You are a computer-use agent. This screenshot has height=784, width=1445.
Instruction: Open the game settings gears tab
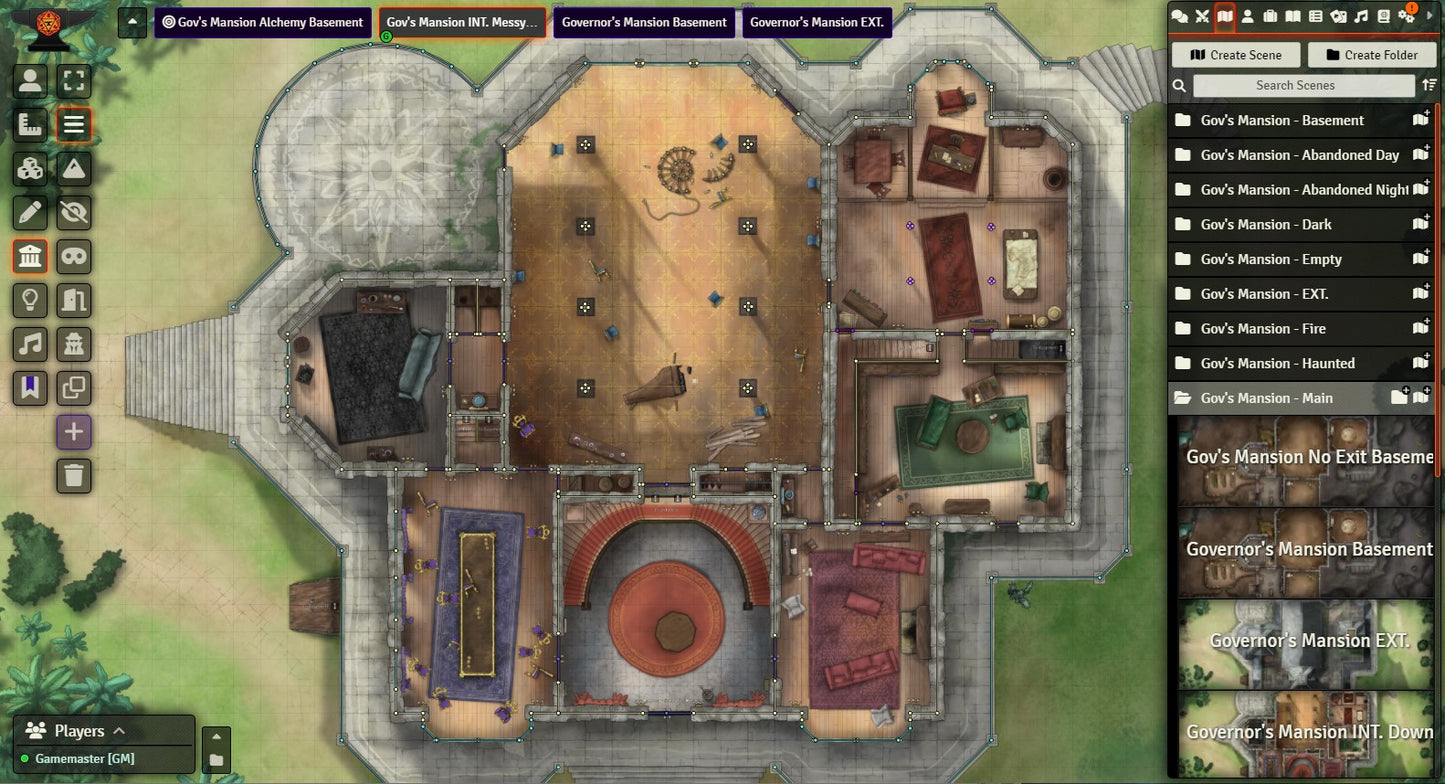tap(1406, 16)
